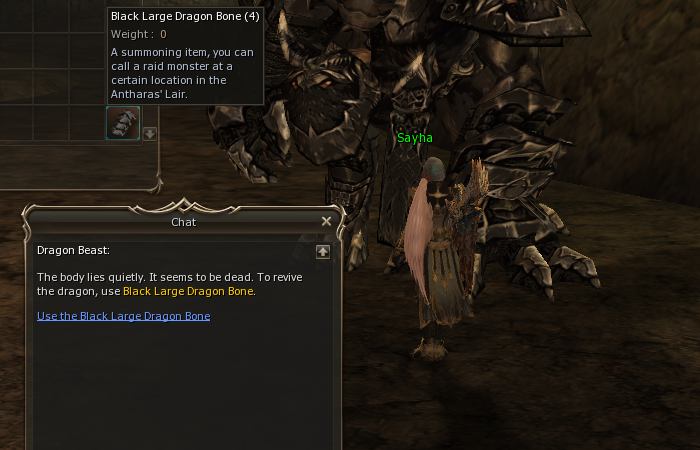The height and width of the screenshot is (450, 700).
Task: Use the Black Large Dragon Bone link
Action: (x=123, y=316)
